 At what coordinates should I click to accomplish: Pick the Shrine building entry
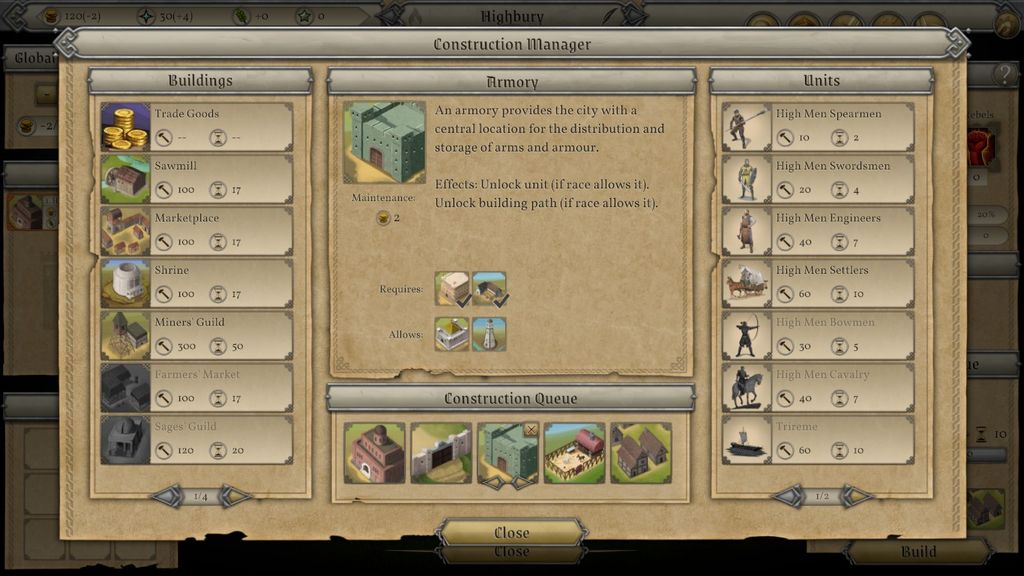point(196,283)
